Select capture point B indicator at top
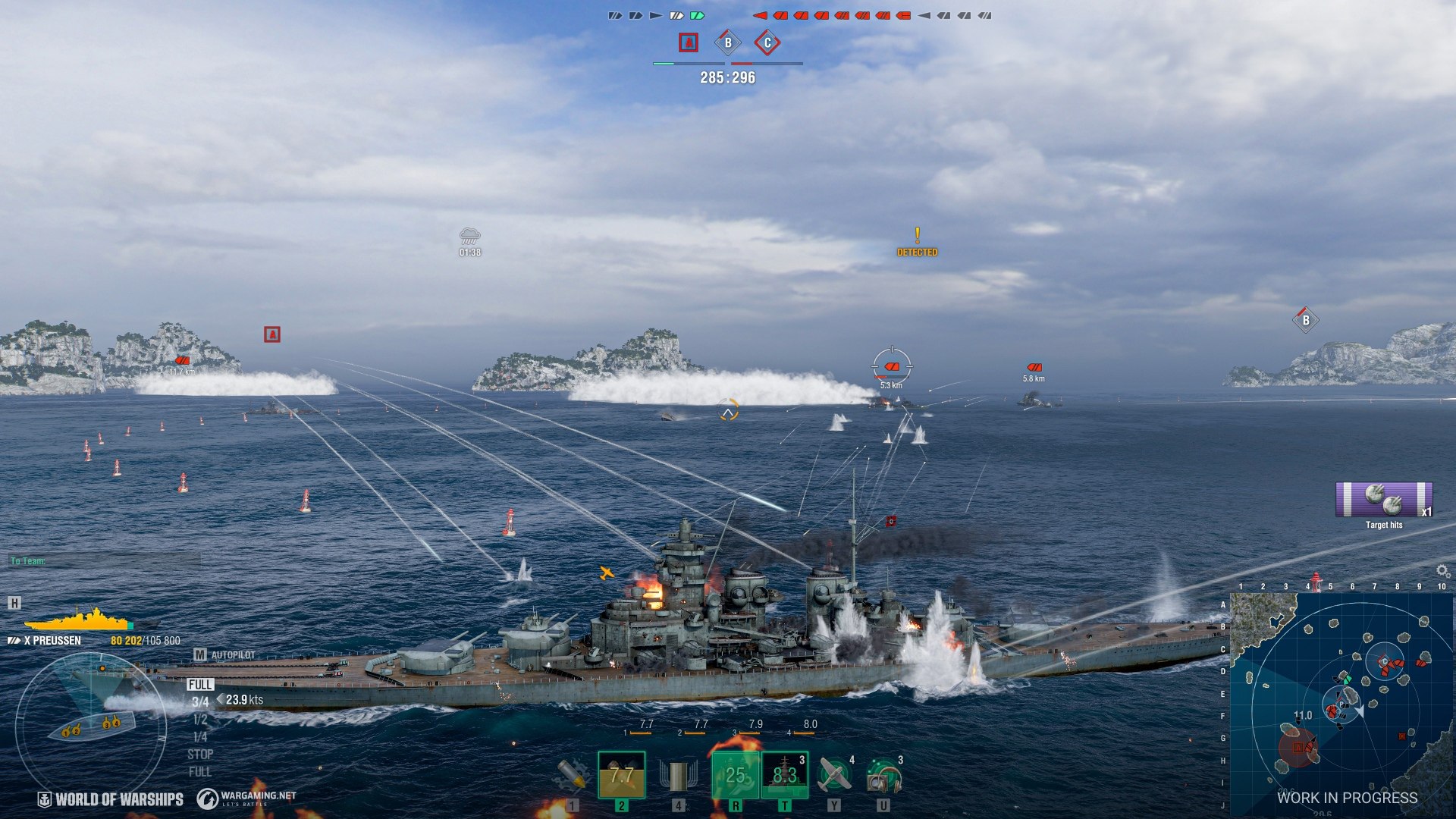The height and width of the screenshot is (819, 1456). 728,43
